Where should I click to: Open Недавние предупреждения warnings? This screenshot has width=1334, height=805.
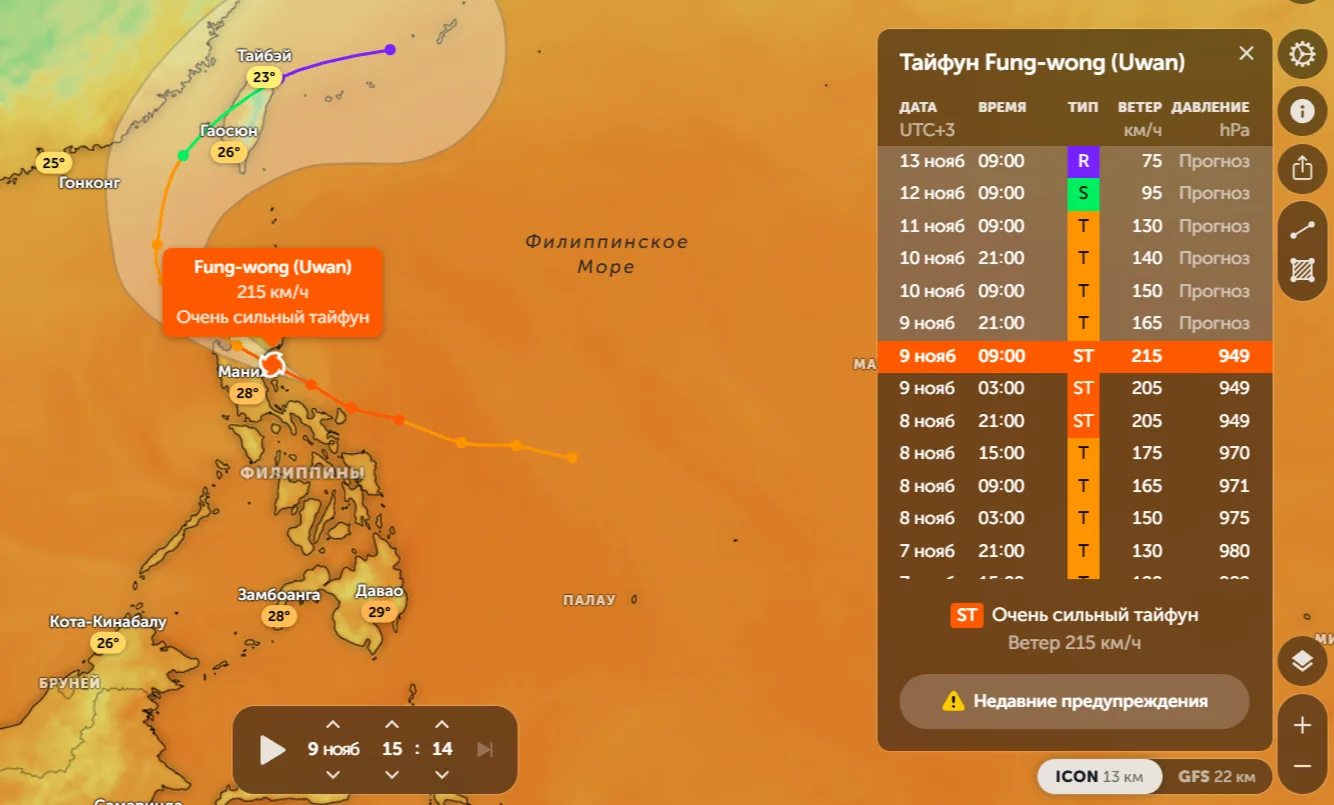(x=1074, y=701)
